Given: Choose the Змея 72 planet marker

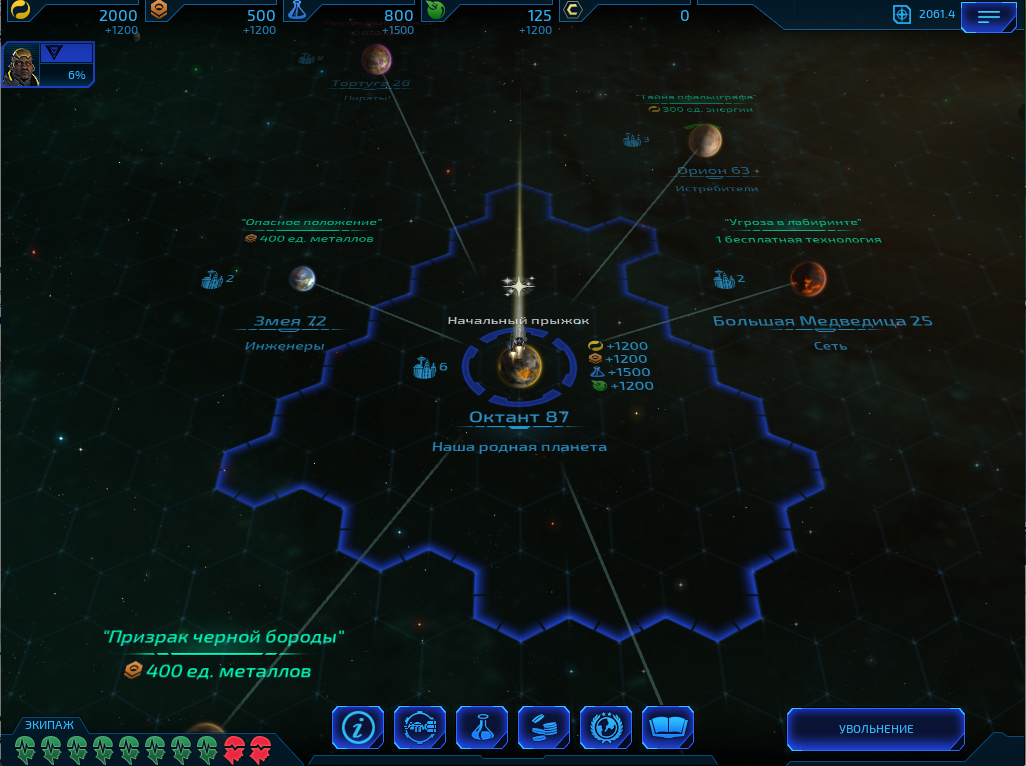Looking at the screenshot, I should (302, 279).
